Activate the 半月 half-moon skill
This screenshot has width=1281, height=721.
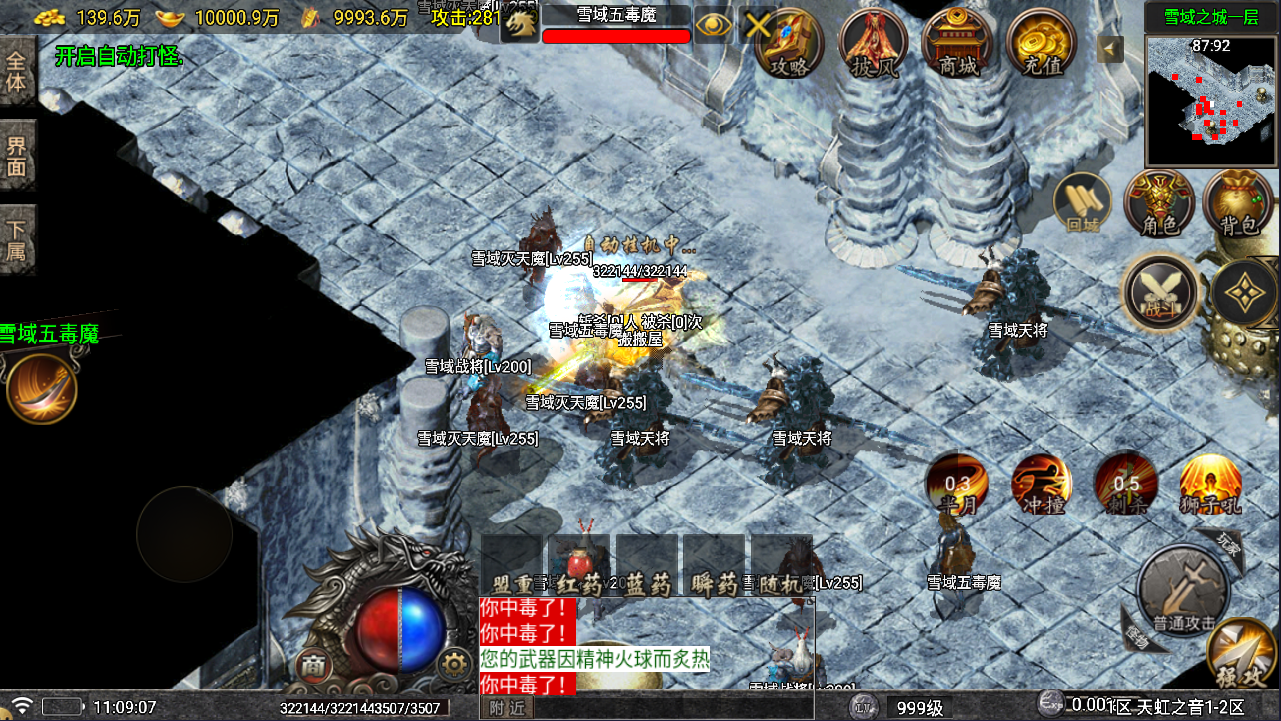[x=957, y=484]
